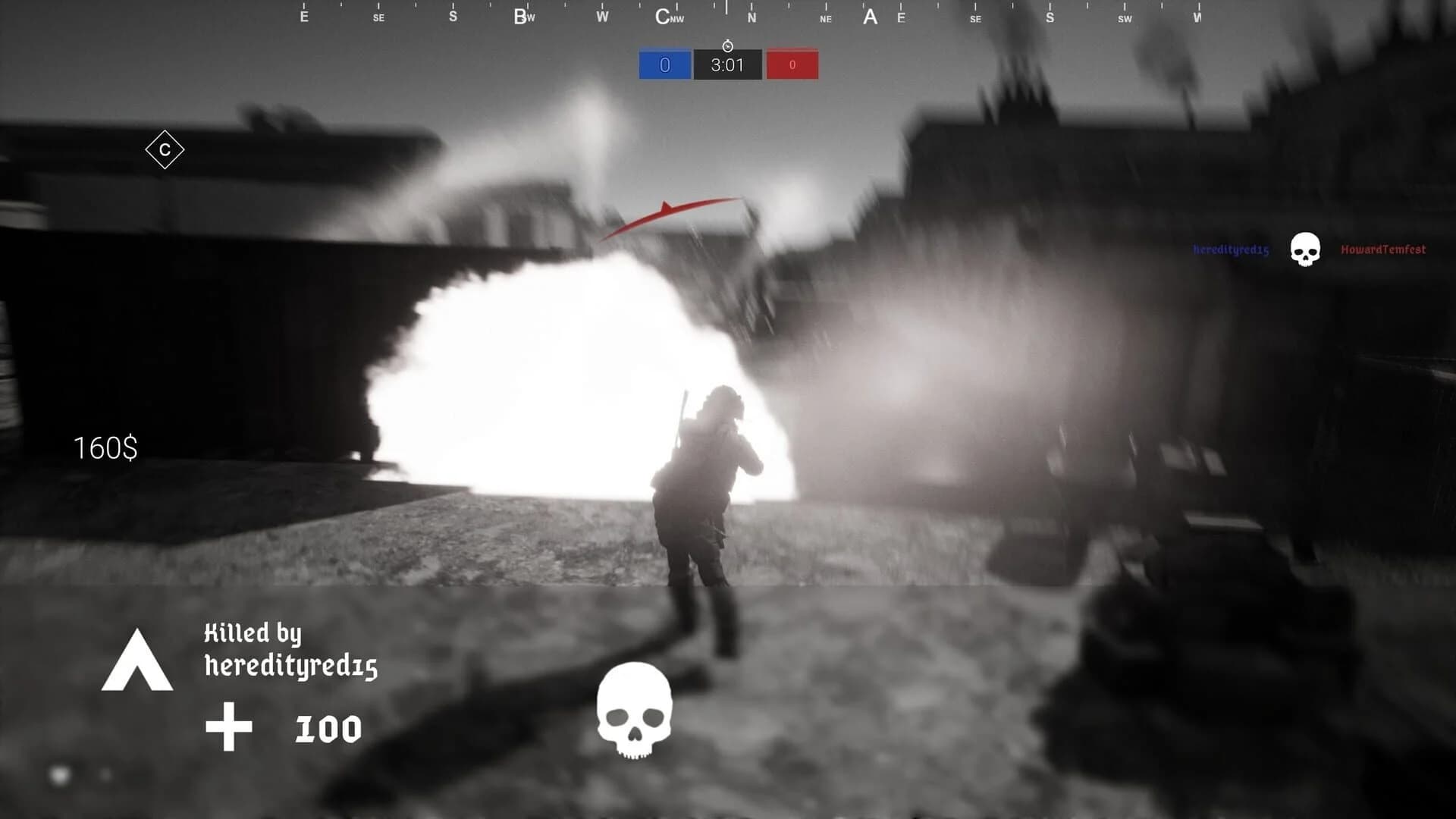Viewport: 1456px width, 819px height.
Task: Click the 3:01 match timer display
Action: point(726,66)
